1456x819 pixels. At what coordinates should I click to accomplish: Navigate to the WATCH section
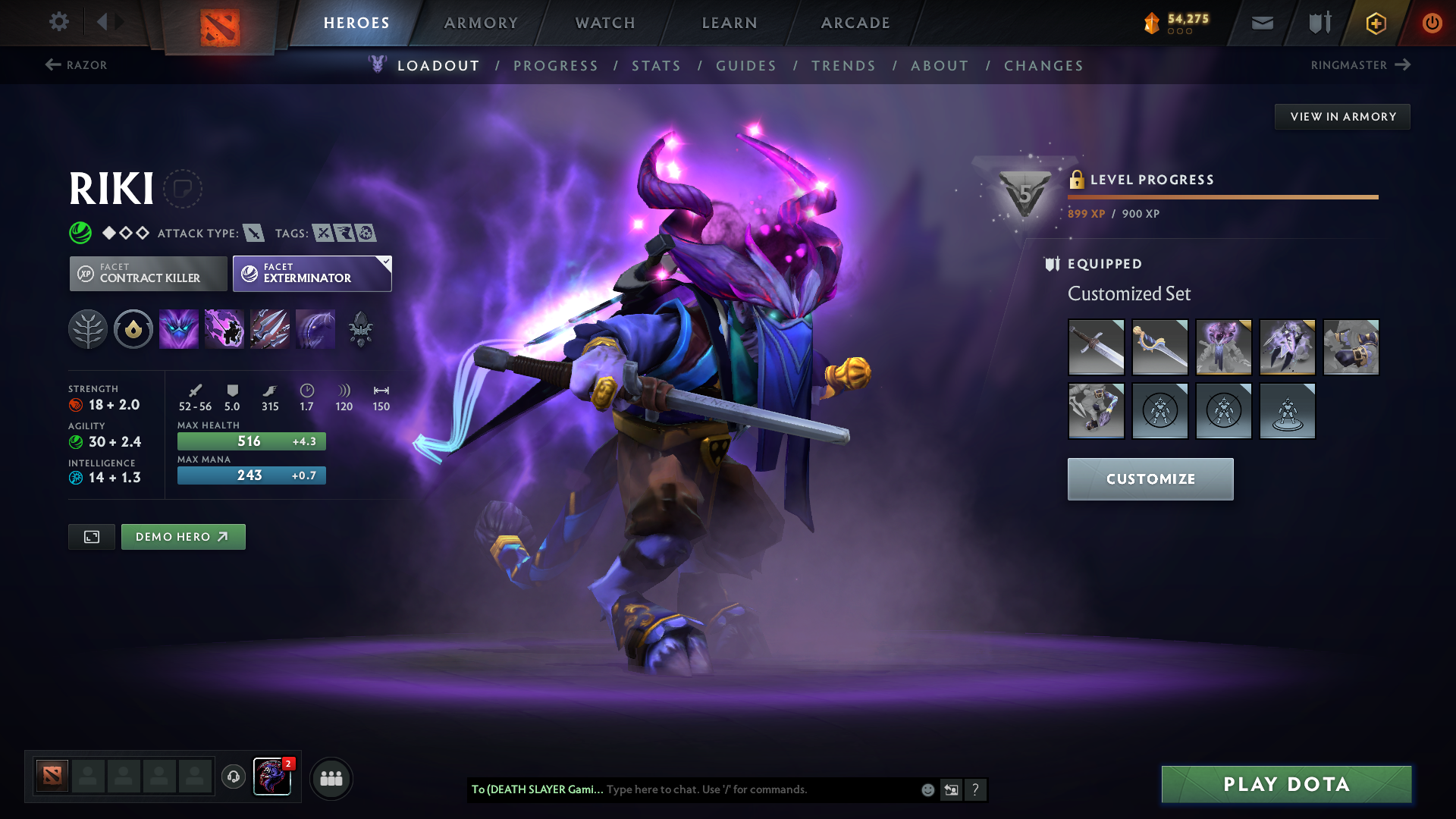604,23
